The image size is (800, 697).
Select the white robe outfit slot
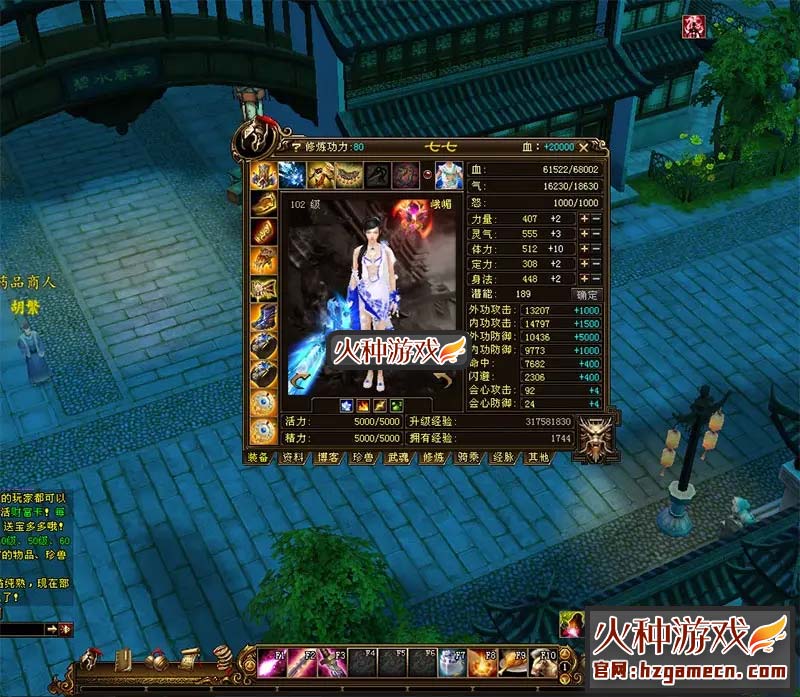point(448,175)
